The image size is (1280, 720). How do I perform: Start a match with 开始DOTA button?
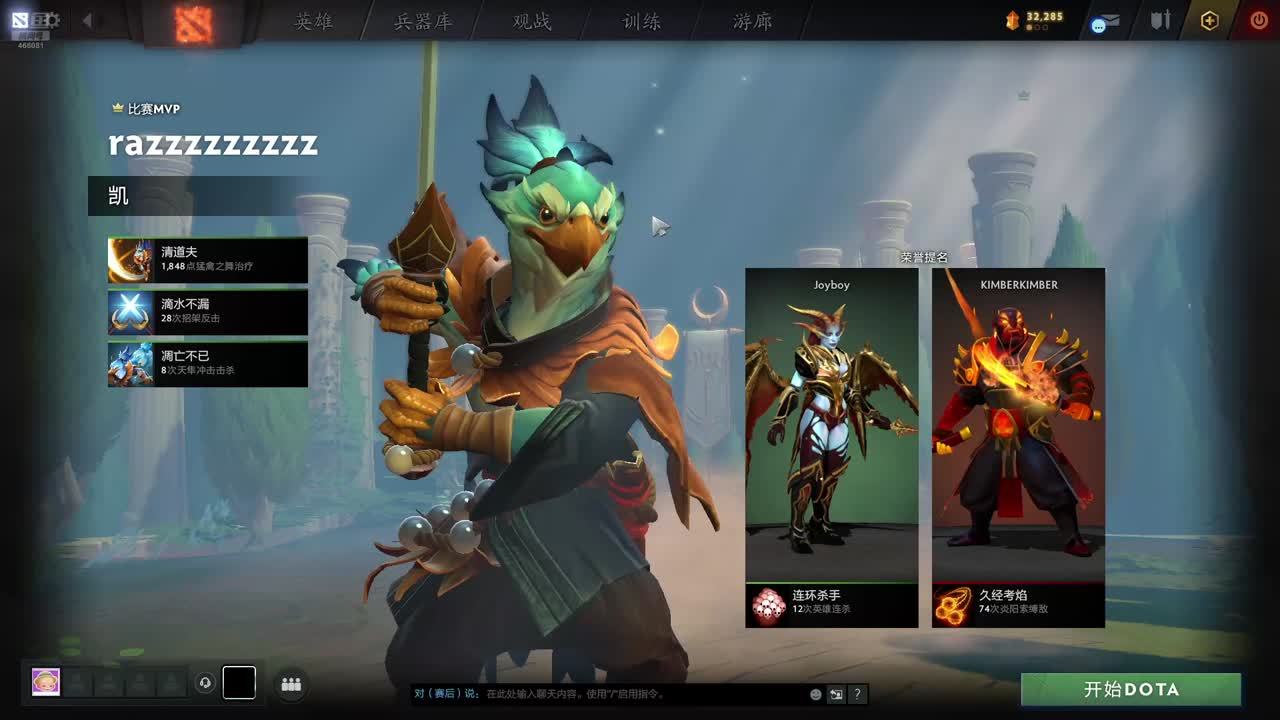(x=1130, y=690)
